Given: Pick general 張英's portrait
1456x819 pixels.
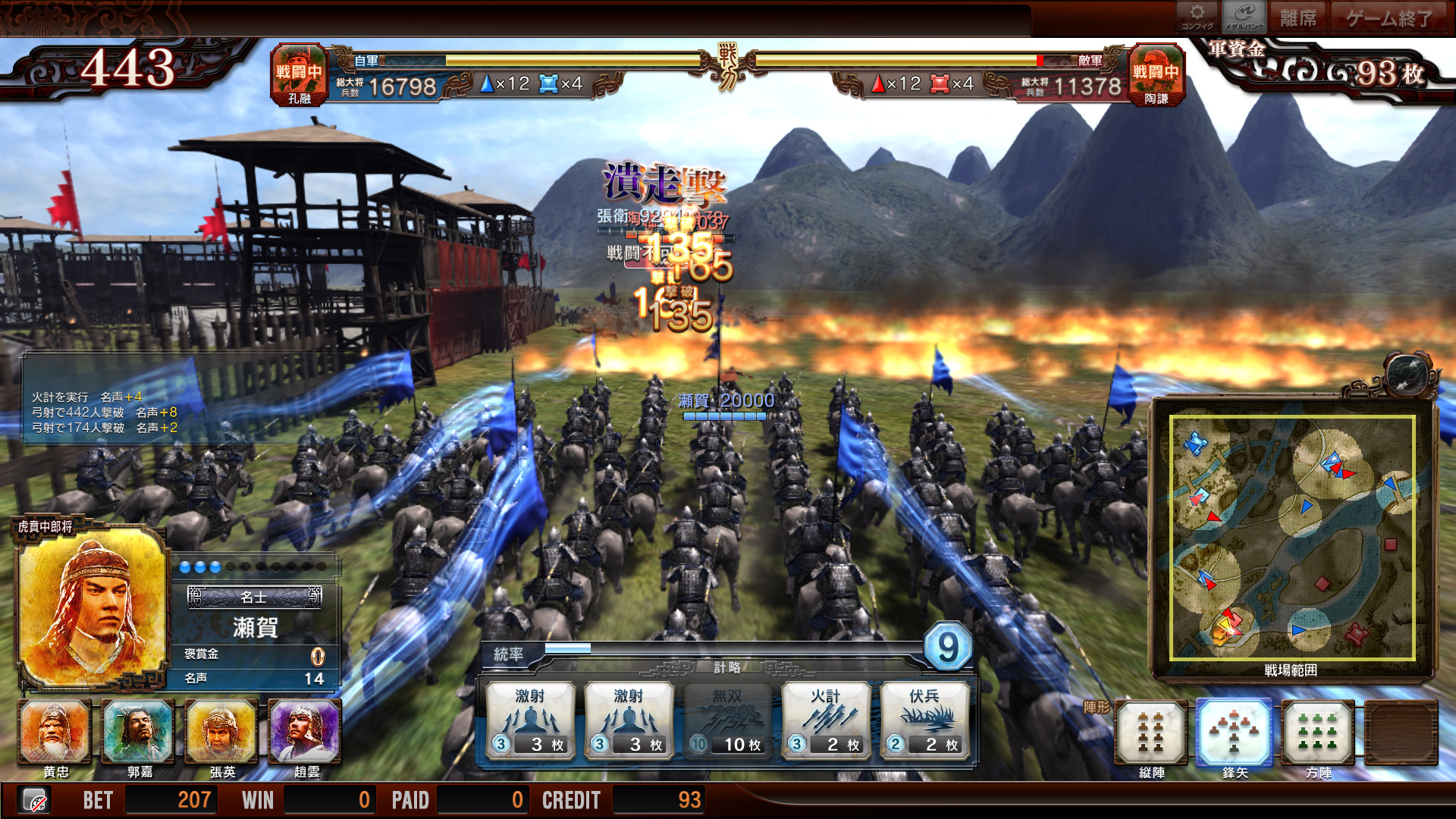Looking at the screenshot, I should click(x=221, y=732).
